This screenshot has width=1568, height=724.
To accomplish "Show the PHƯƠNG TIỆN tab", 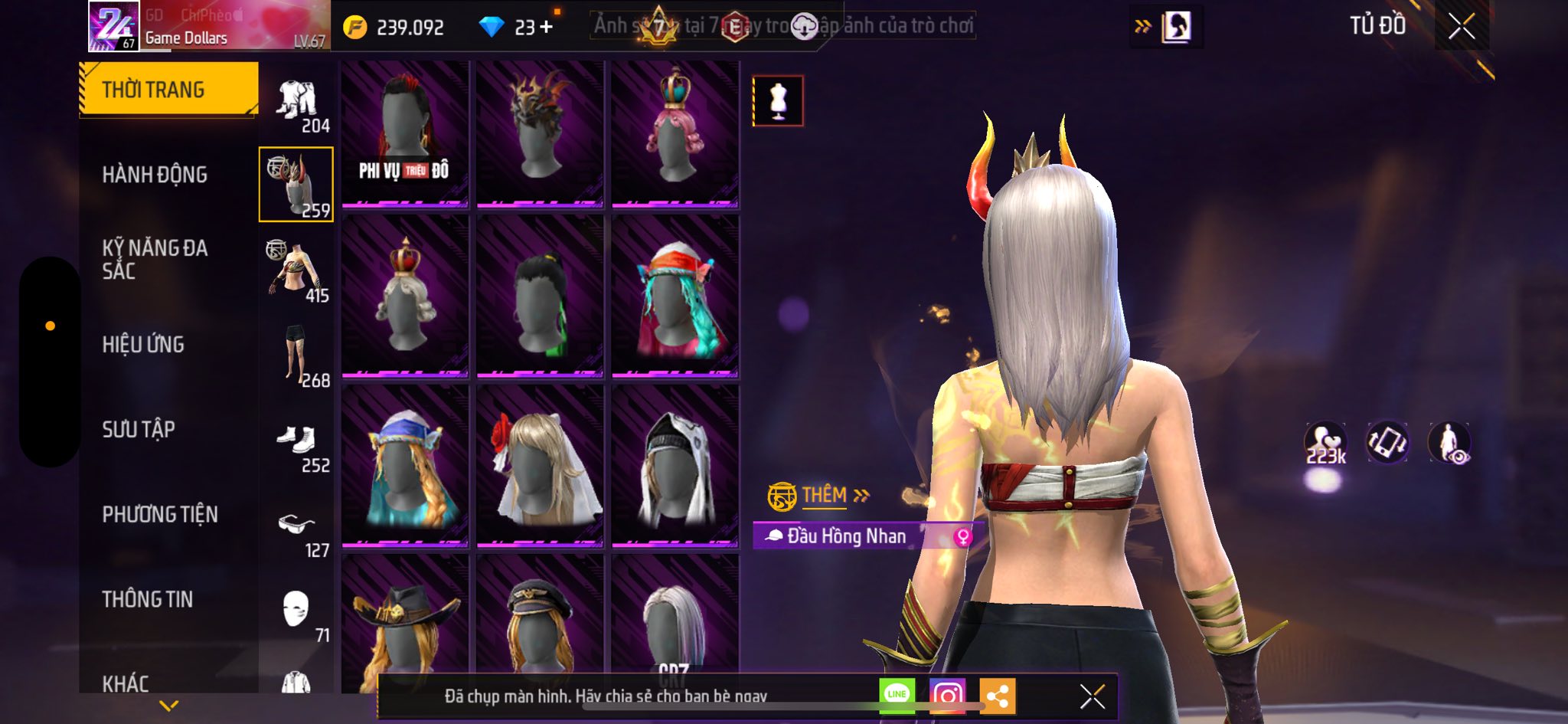I will click(x=160, y=515).
